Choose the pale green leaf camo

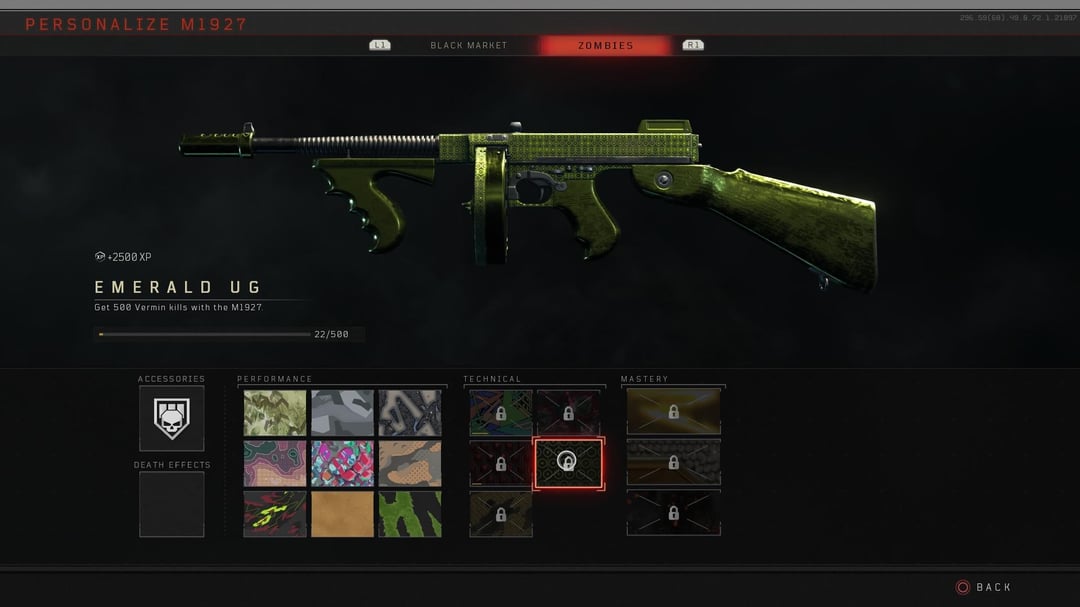(x=275, y=412)
